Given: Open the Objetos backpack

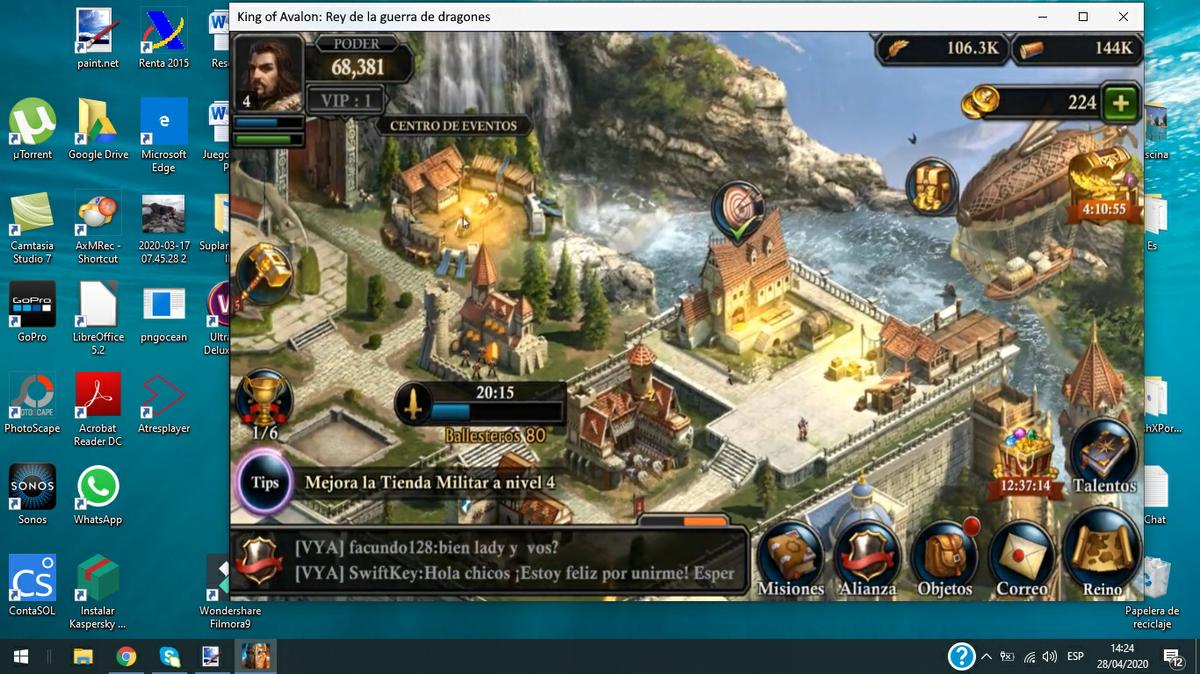Looking at the screenshot, I should point(944,556).
